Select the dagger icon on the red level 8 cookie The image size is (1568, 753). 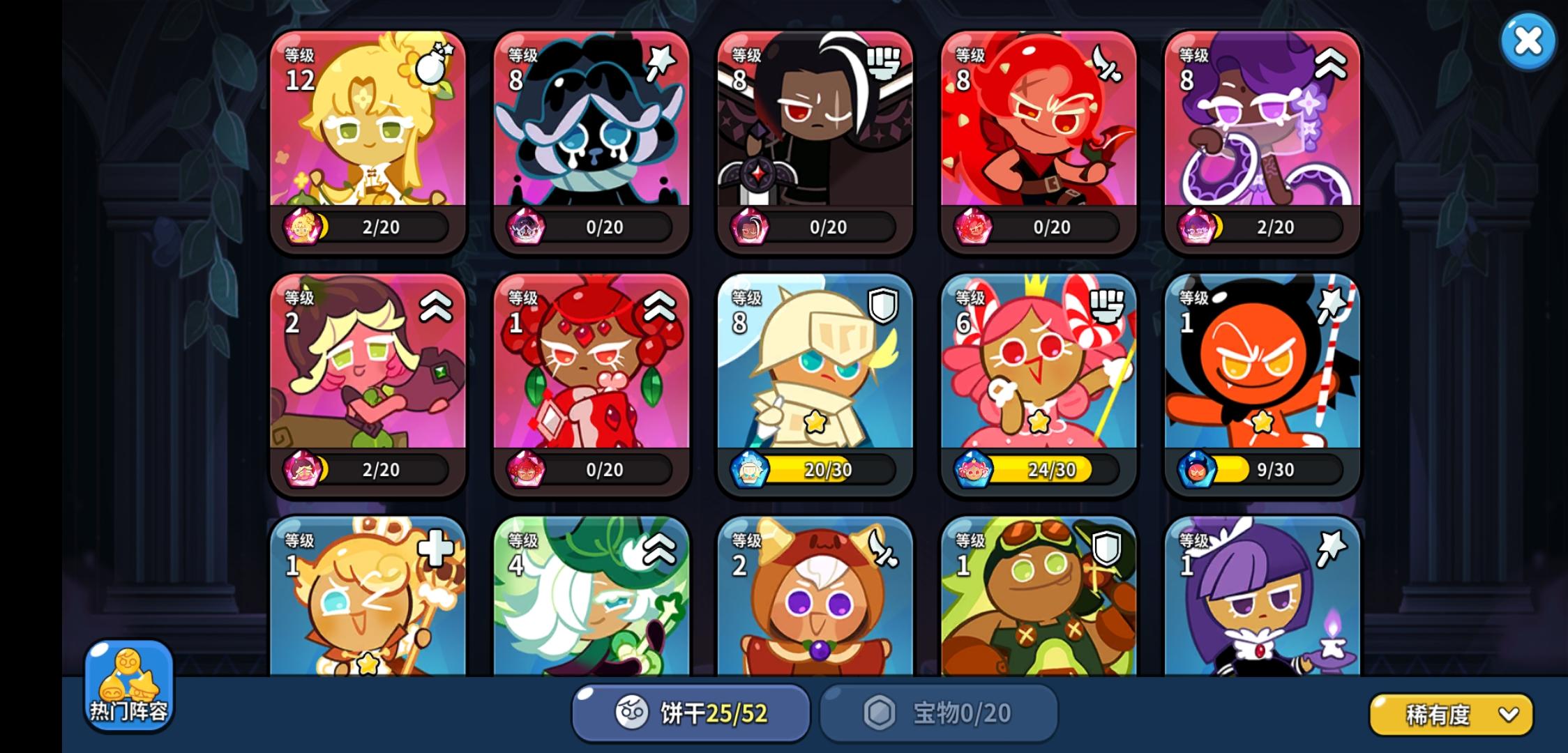click(1106, 62)
